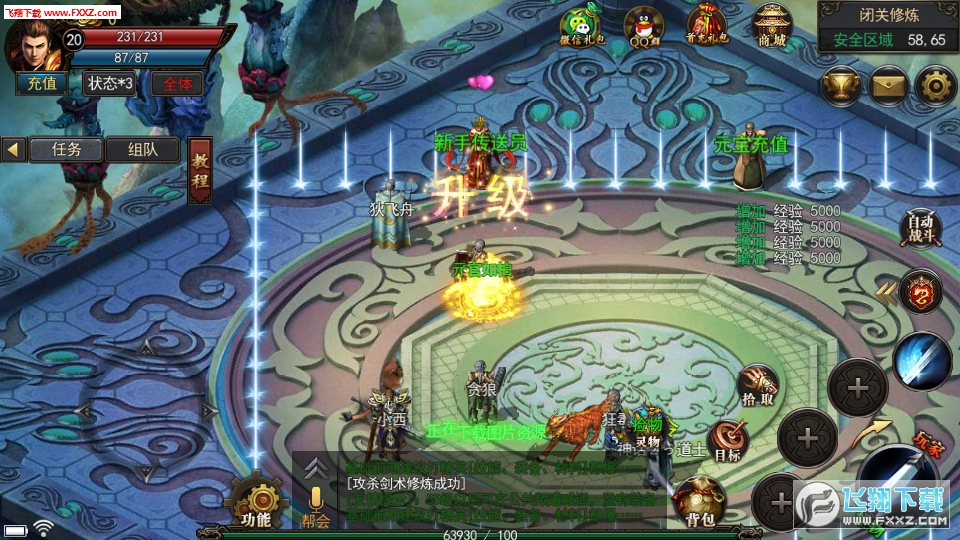
Task: Open the mail envelope icon
Action: [888, 86]
